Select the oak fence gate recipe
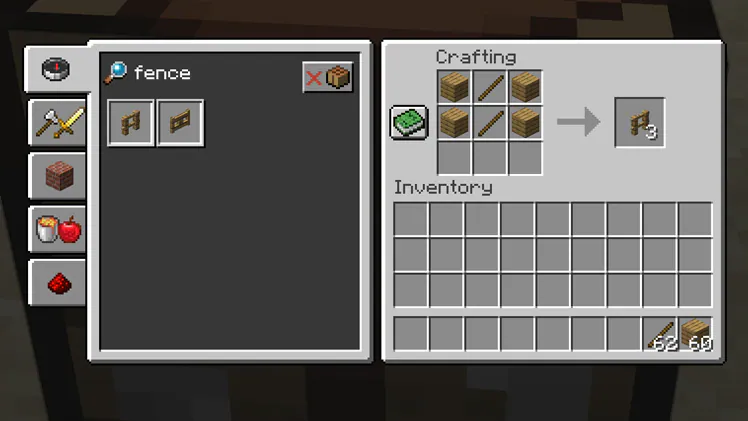 [x=181, y=123]
